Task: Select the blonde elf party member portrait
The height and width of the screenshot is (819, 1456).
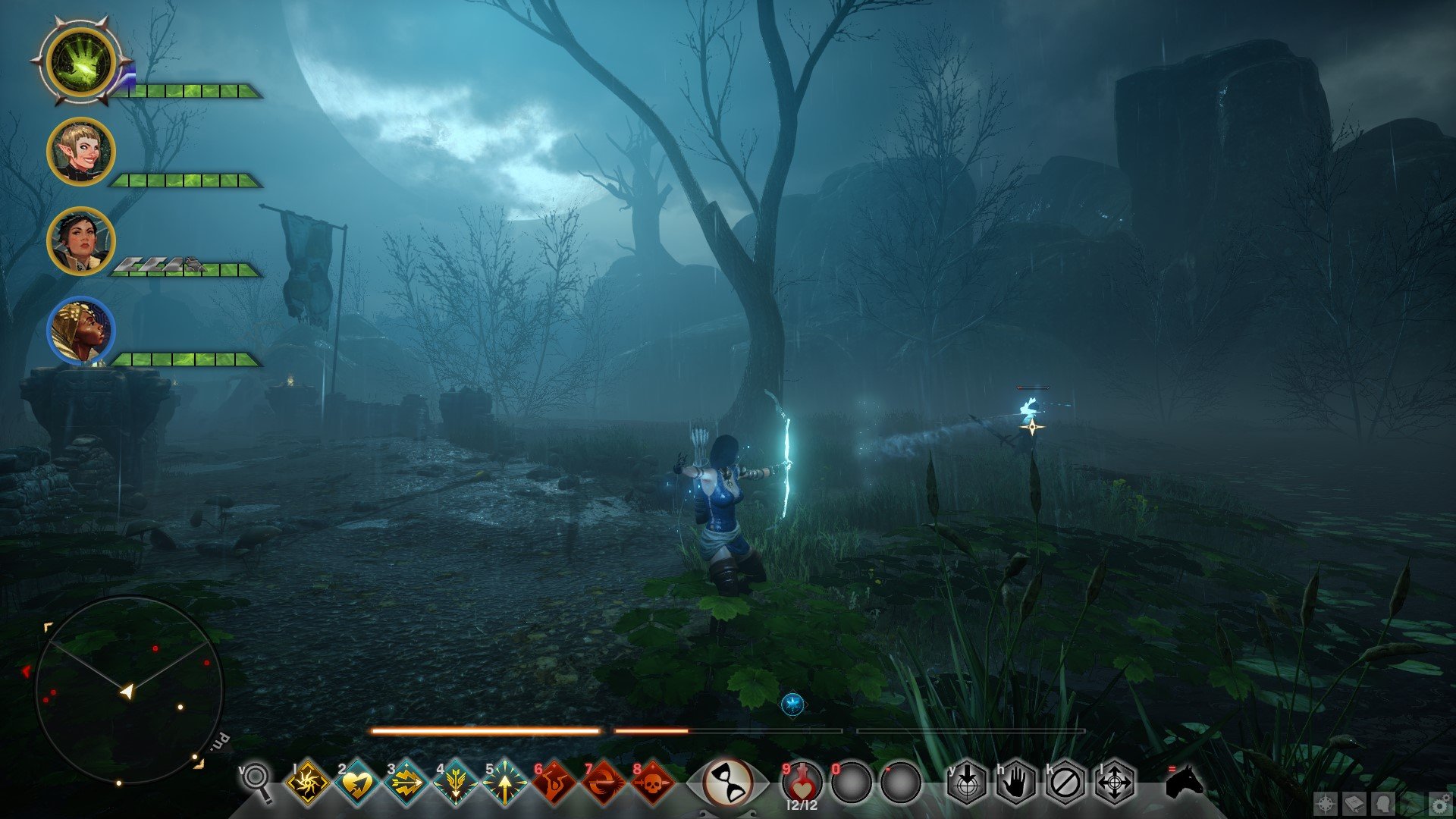Action: (x=80, y=152)
